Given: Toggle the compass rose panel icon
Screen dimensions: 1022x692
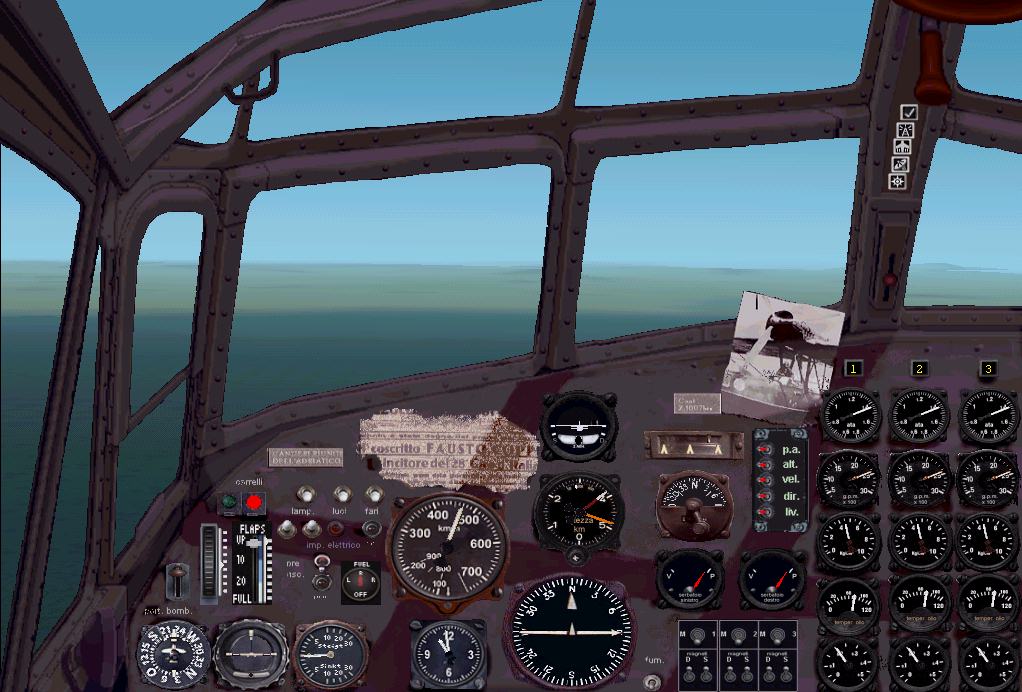Looking at the screenshot, I should (x=898, y=181).
